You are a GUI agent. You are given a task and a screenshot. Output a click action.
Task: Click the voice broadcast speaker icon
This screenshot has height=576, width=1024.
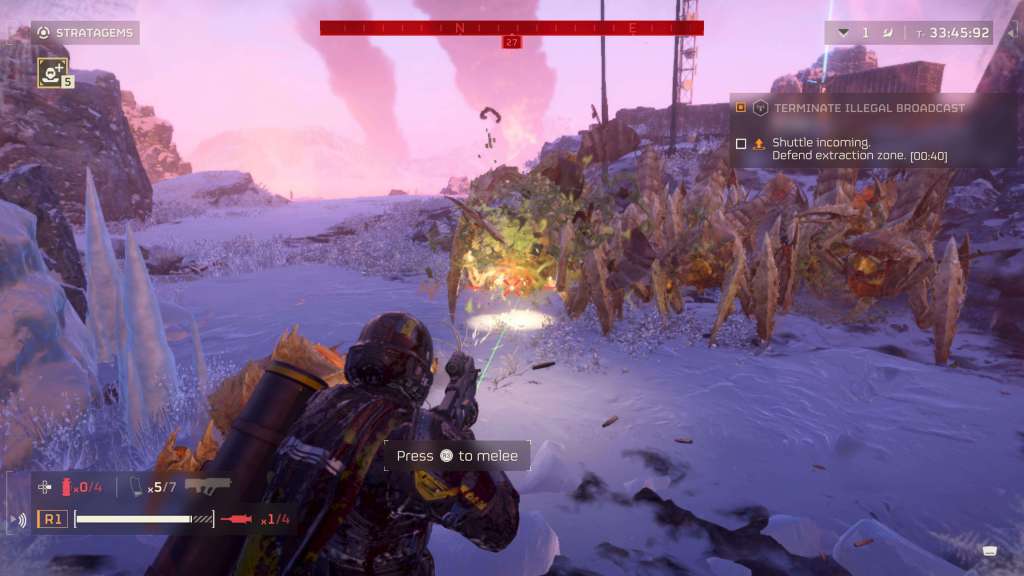point(18,520)
